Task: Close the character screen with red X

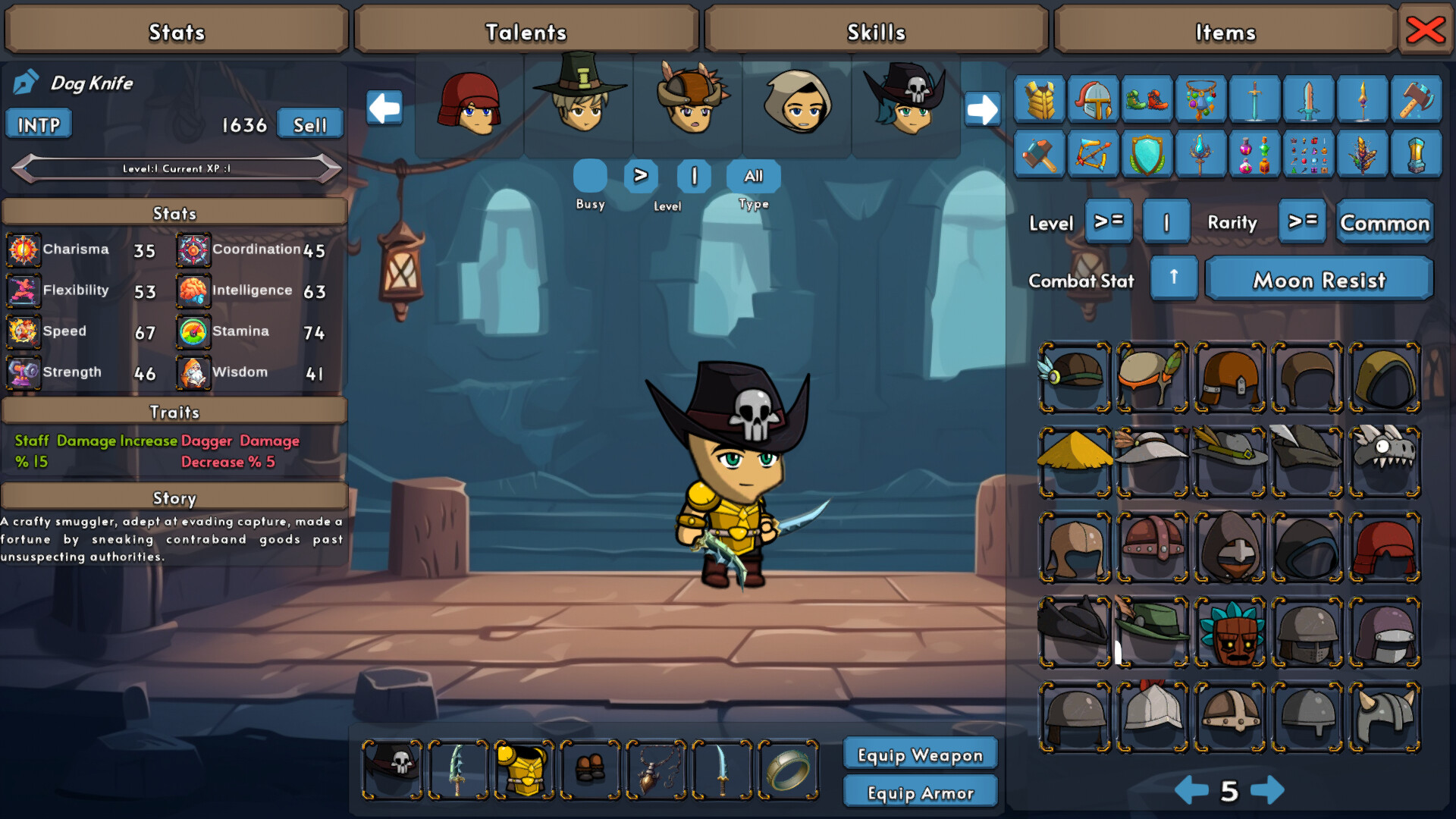Action: pos(1425,30)
